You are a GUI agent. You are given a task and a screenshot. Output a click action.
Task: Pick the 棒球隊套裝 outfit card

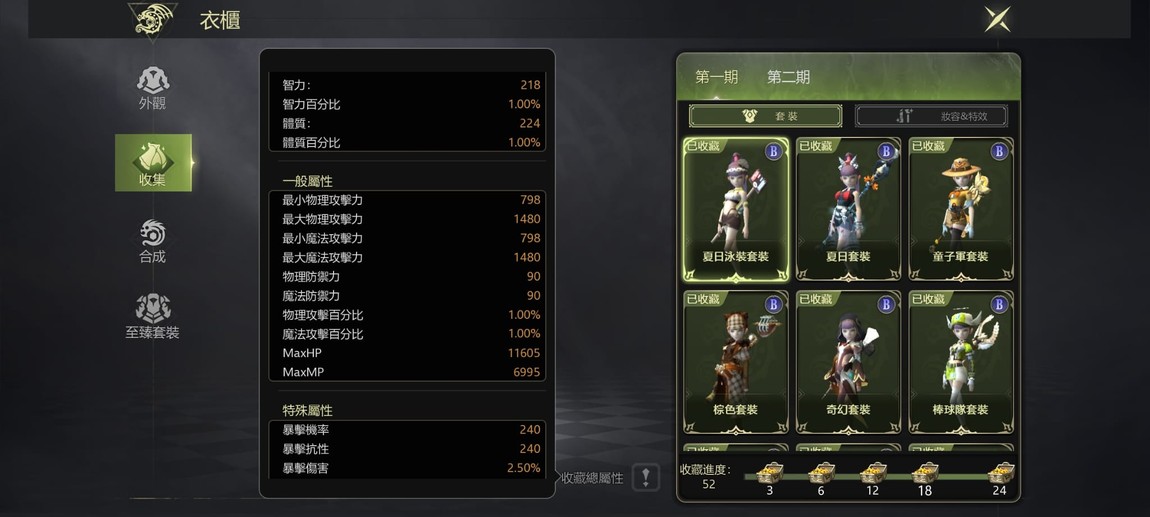coord(961,362)
